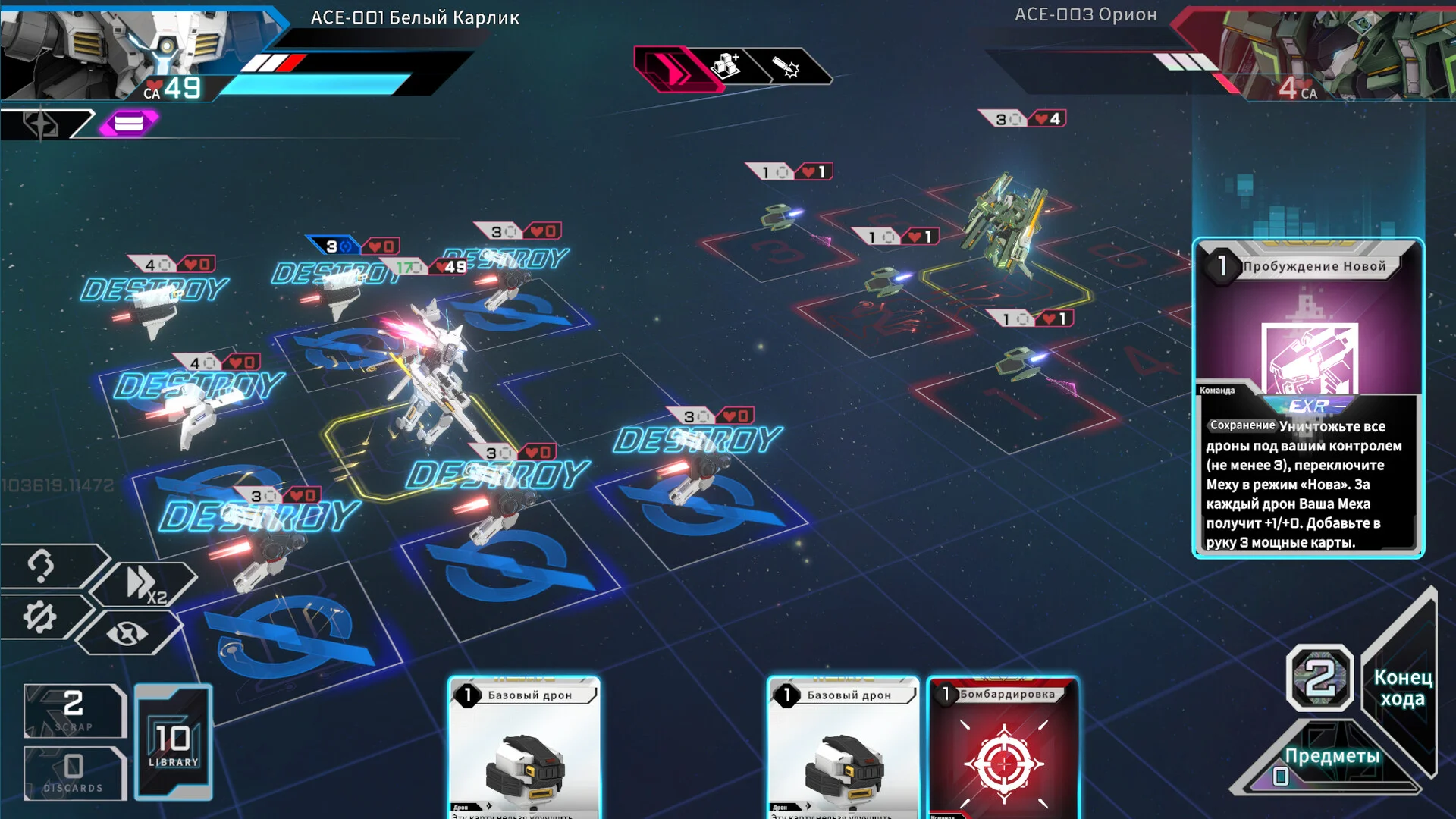Click the purple equals-sign status icon
The height and width of the screenshot is (819, 1456).
[x=128, y=123]
